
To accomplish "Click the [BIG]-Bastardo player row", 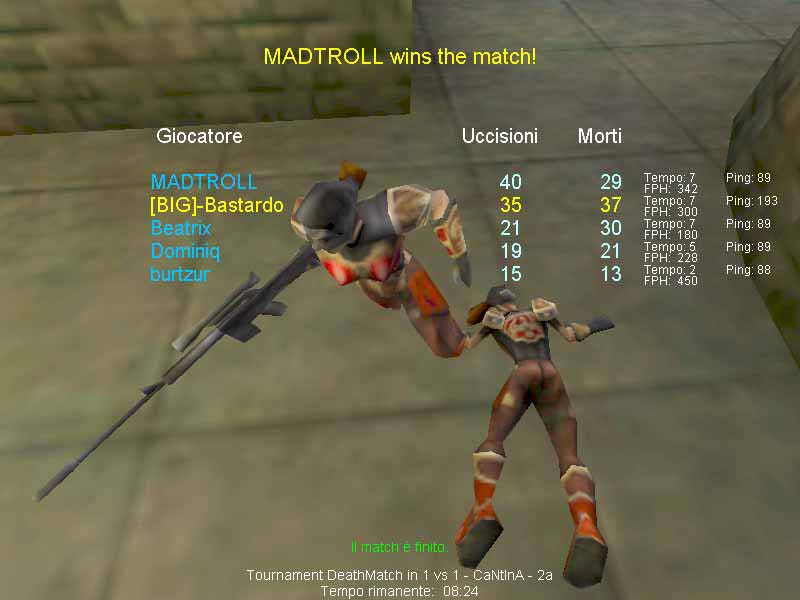I will [x=216, y=205].
